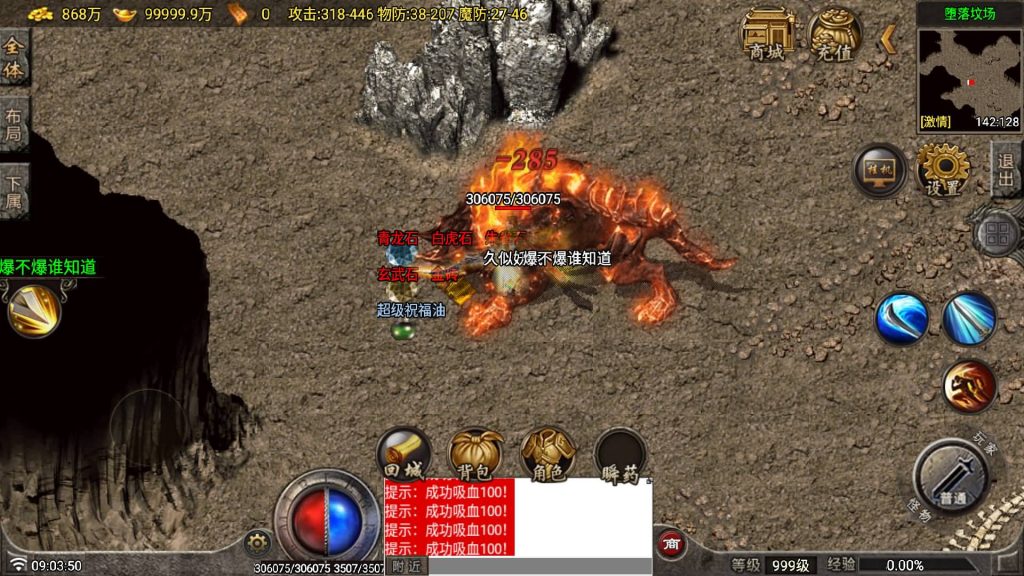Use the blue sword thrust skill

click(969, 319)
